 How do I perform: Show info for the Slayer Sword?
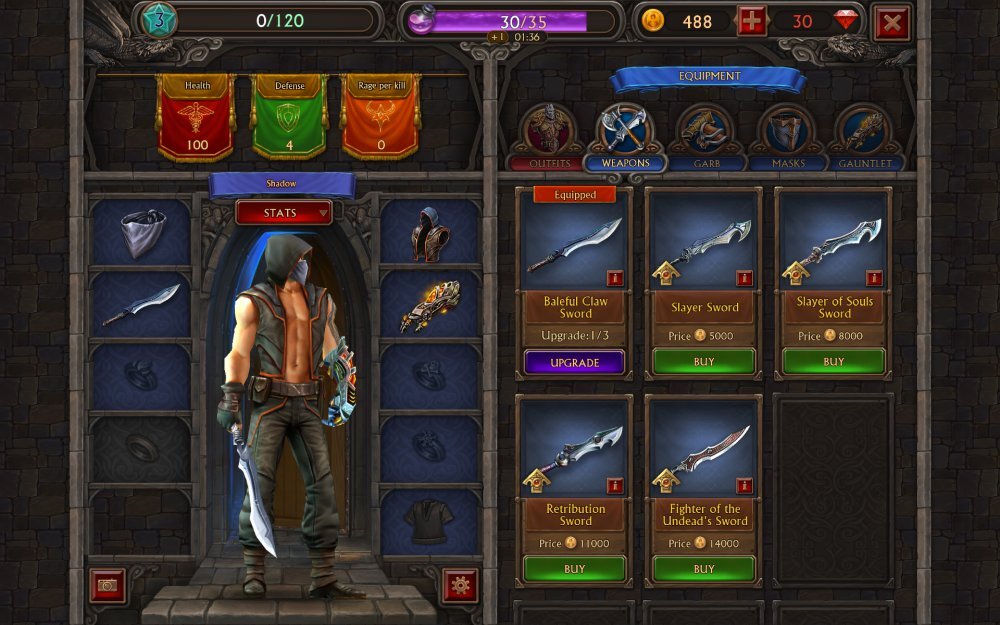745,278
